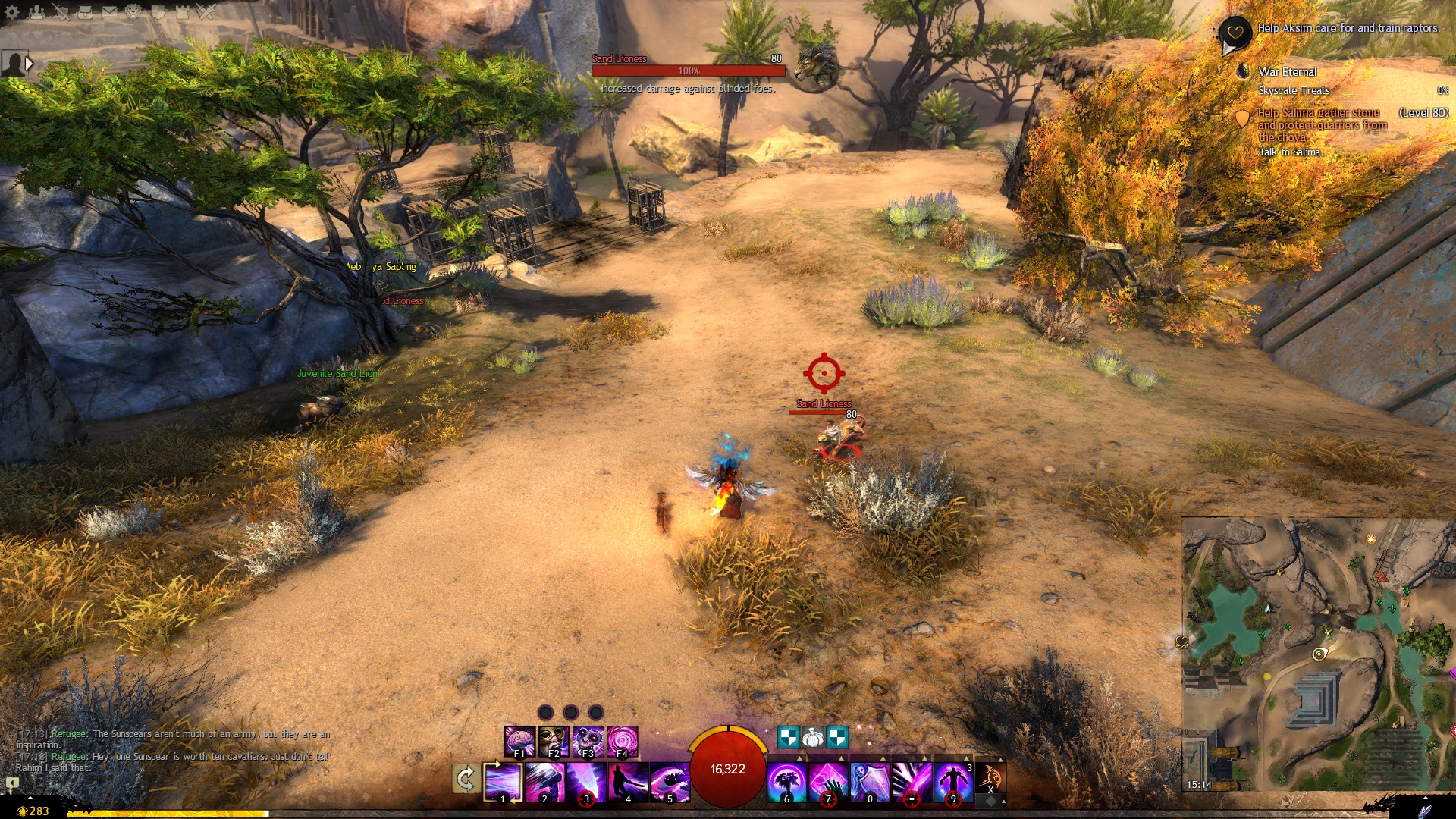Viewport: 1456px width, 819px height.
Task: Activate the F1 brain shatter skill
Action: (x=519, y=741)
